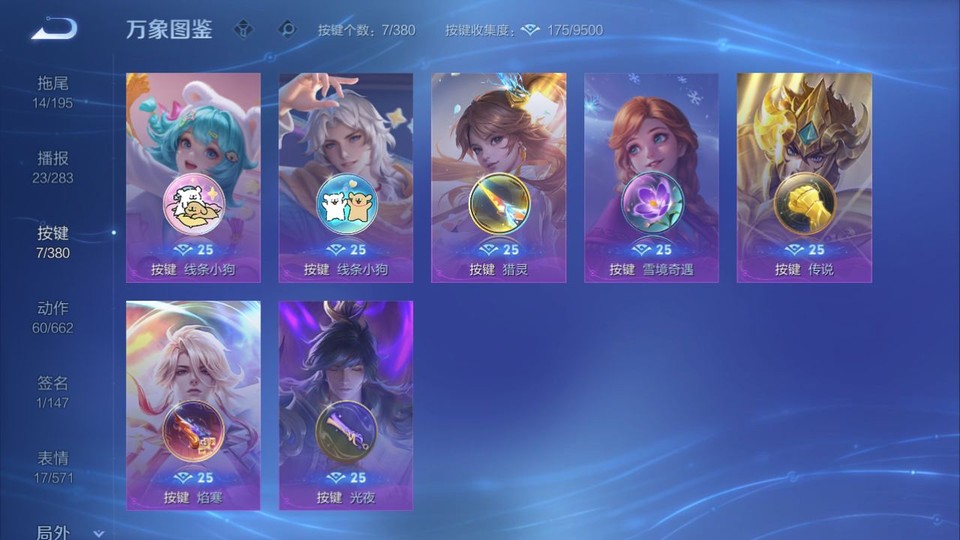Click the magnifier search icon beside the title

[x=288, y=29]
